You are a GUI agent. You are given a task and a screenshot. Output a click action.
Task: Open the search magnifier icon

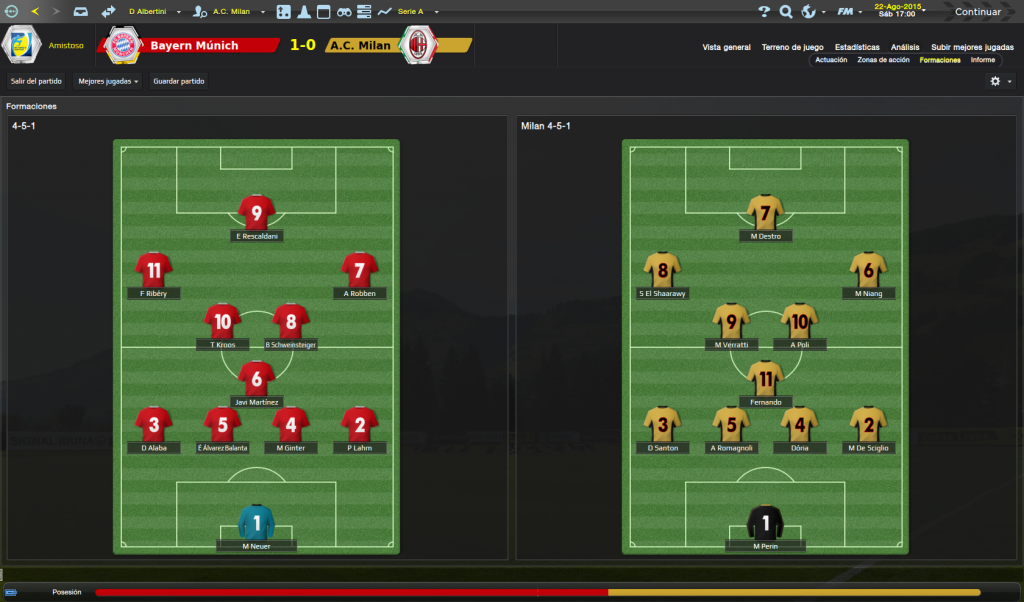tap(786, 12)
